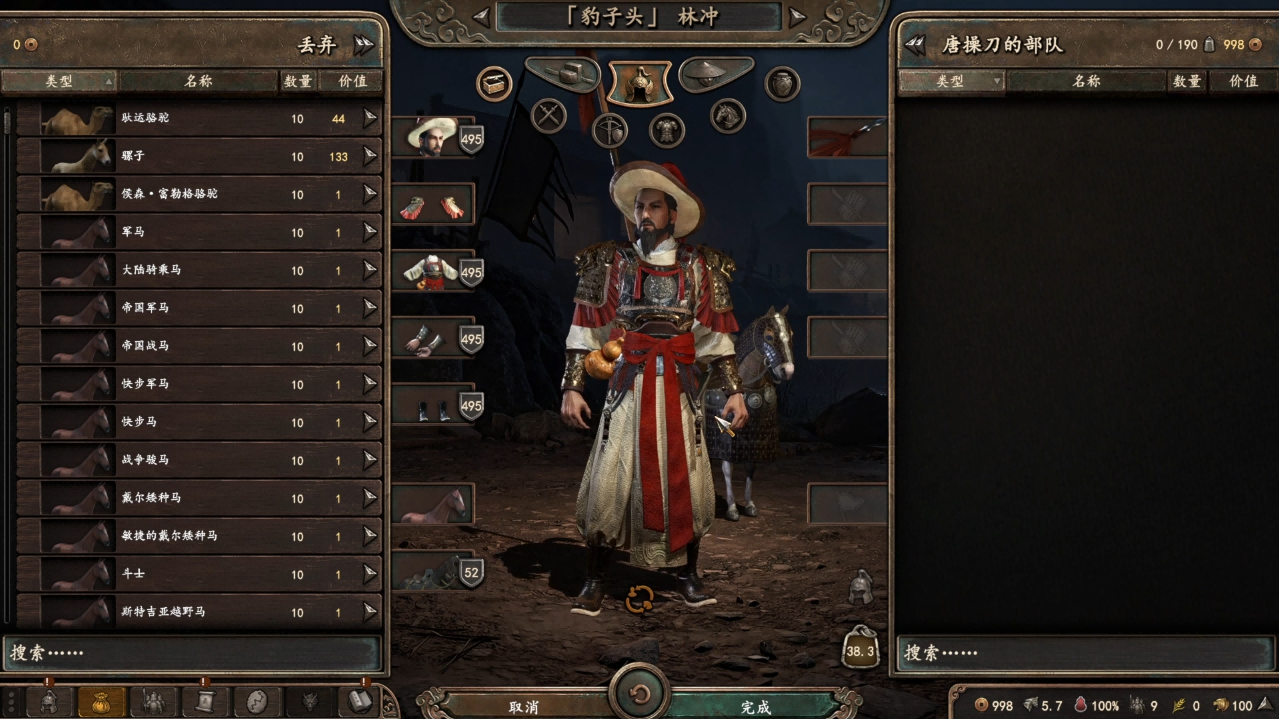Select the 驮运骆驼 pack camel row
This screenshot has height=719, width=1279.
[200, 118]
